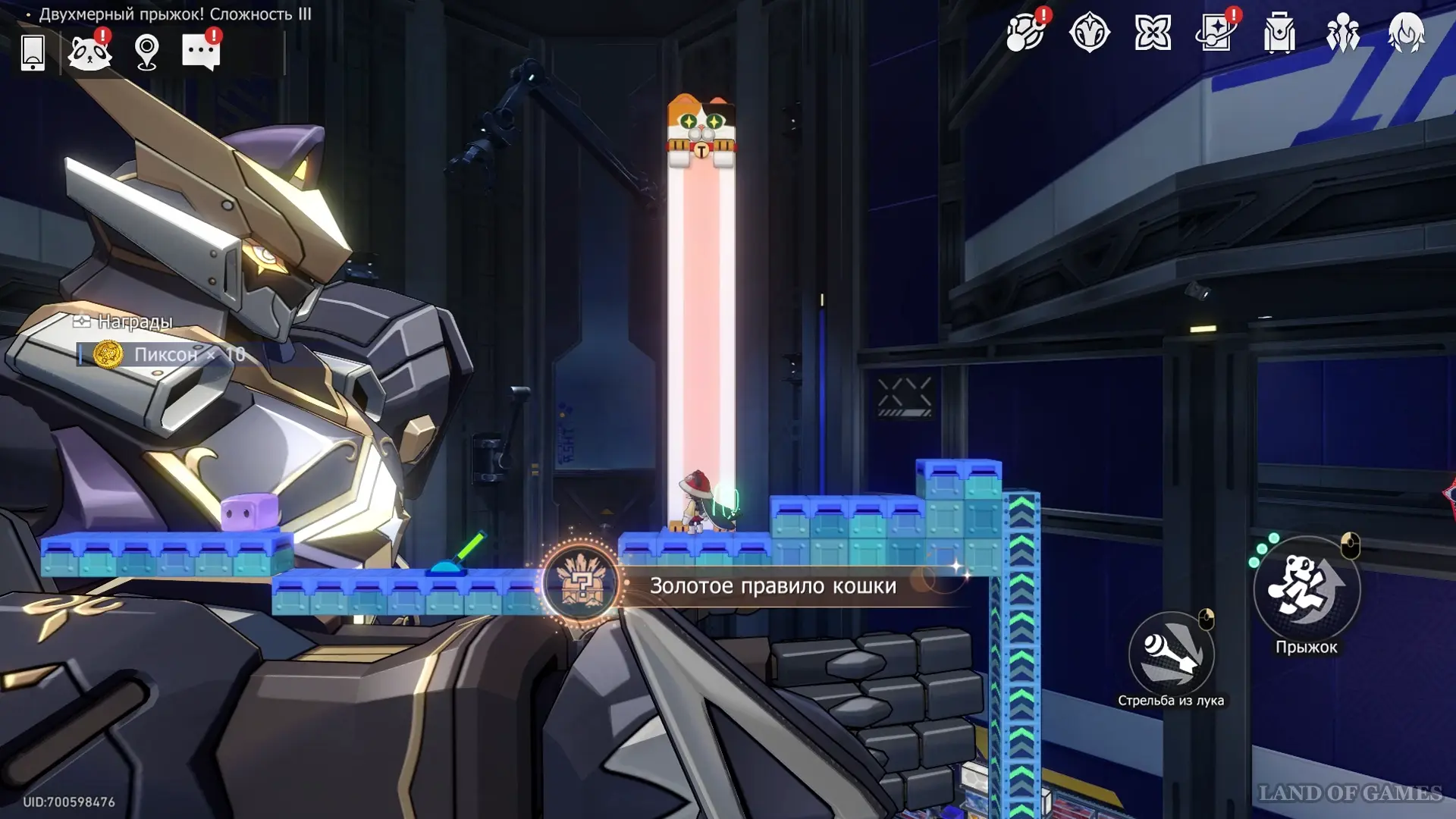Image resolution: width=1456 pixels, height=819 pixels.
Task: Open the map location pin
Action: pyautogui.click(x=146, y=52)
